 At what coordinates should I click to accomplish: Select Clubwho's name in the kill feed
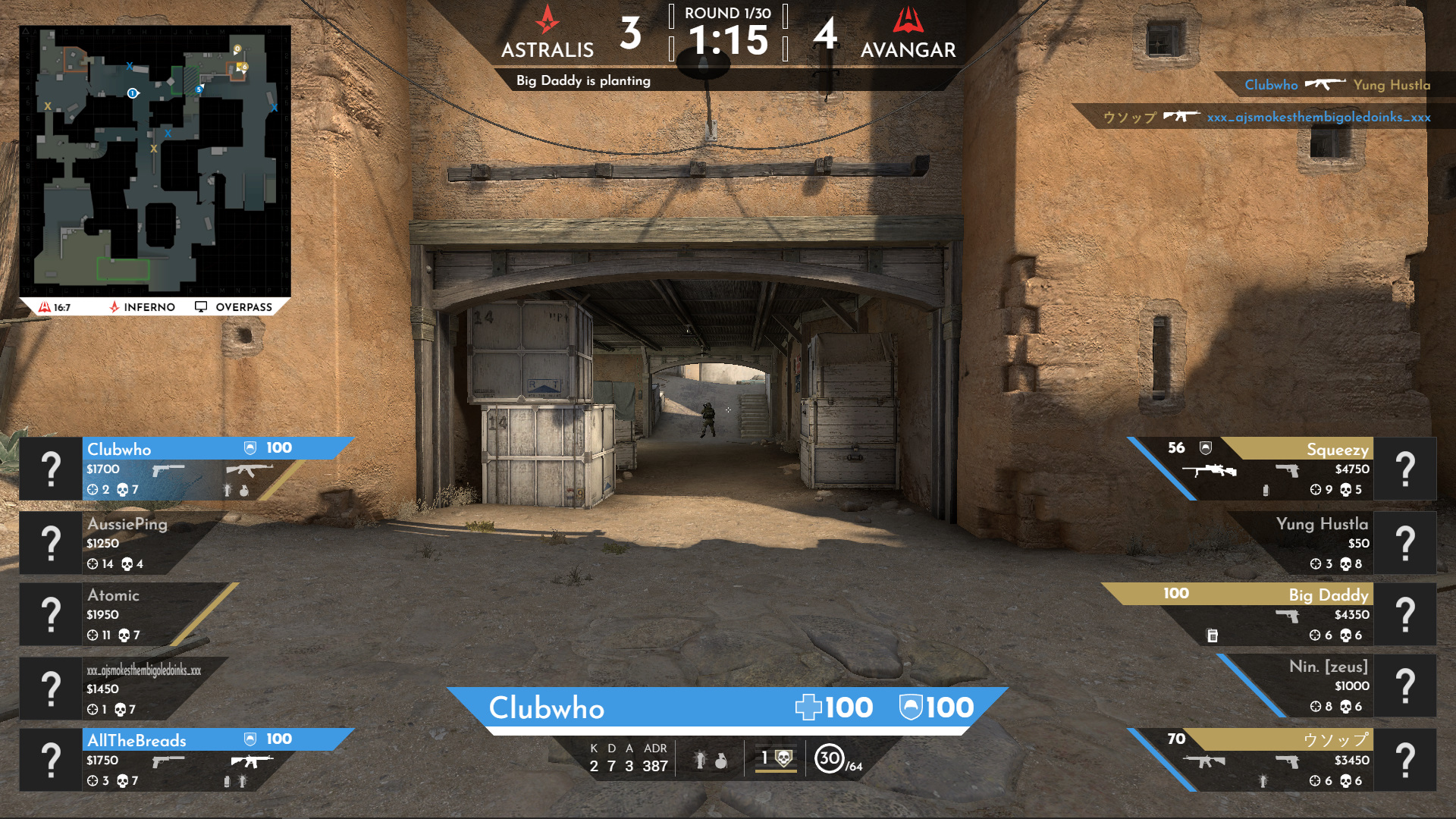pyautogui.click(x=1270, y=85)
